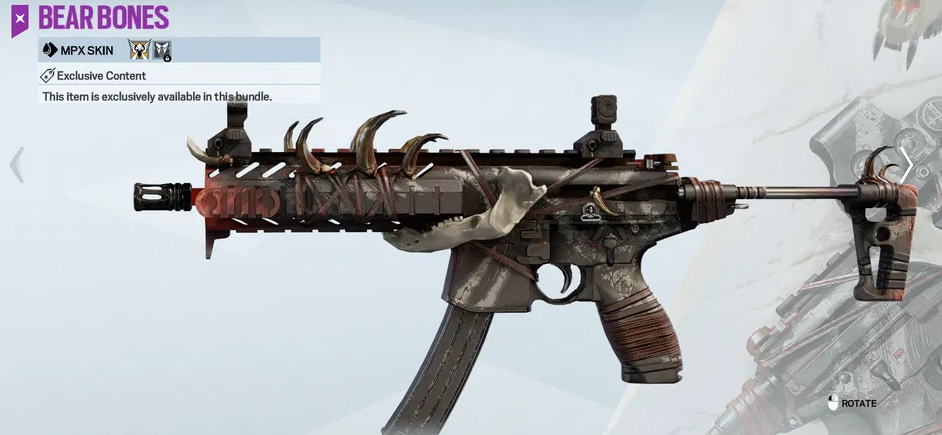This screenshot has width=942, height=435.
Task: Go to the previous bundle item
Action: tap(16, 166)
